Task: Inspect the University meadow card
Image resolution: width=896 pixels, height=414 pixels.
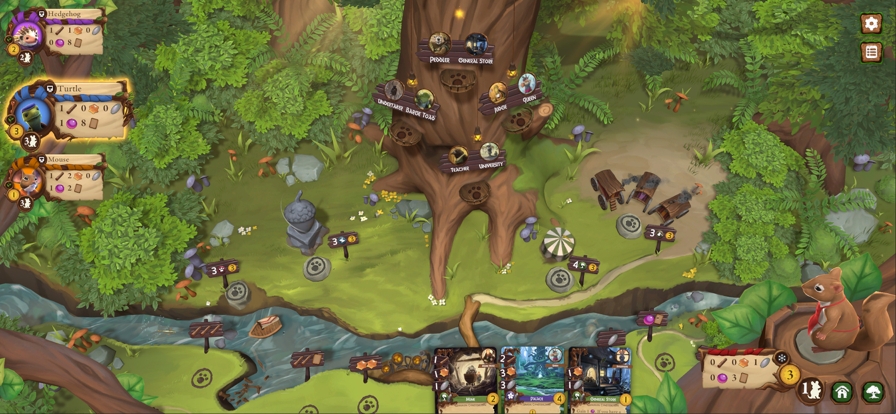Action: 489,152
